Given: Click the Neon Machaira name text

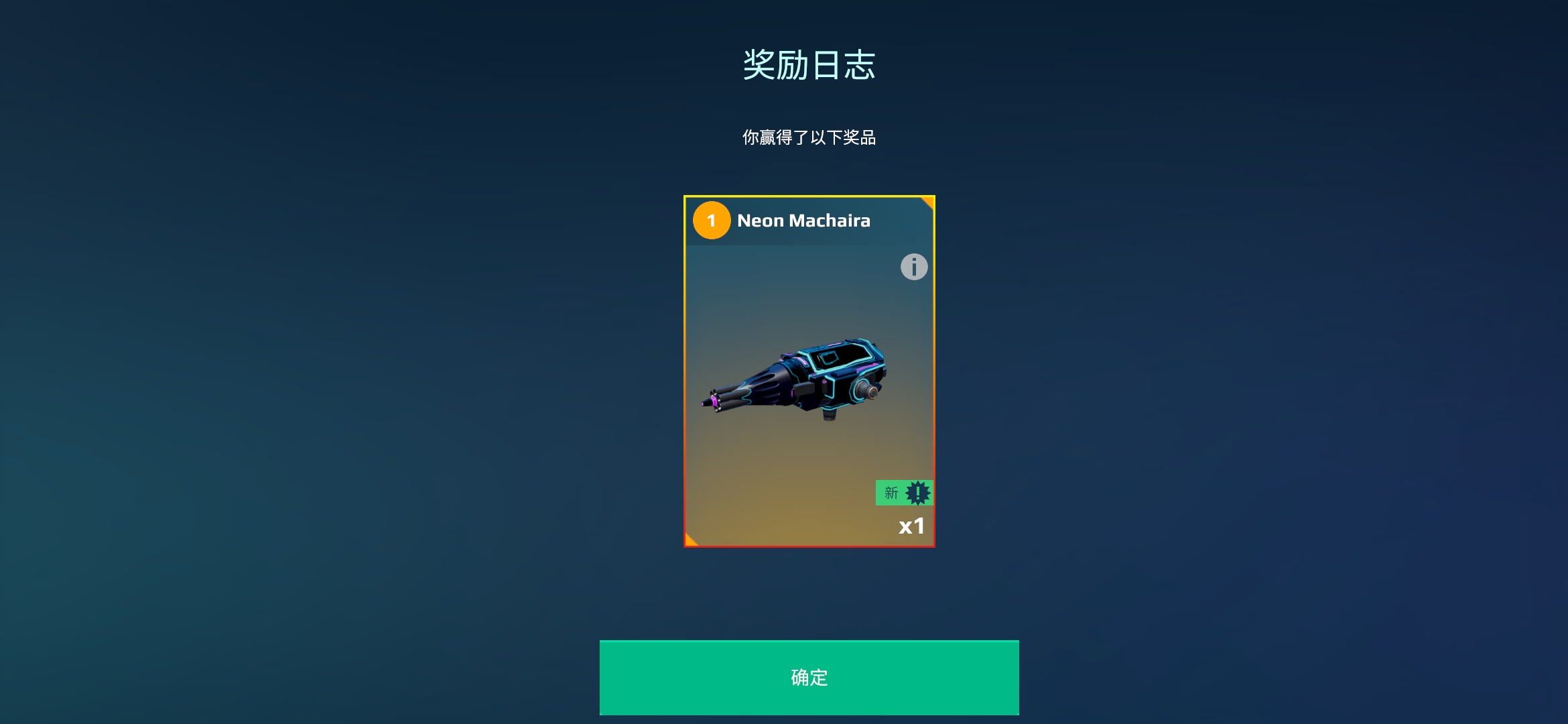Looking at the screenshot, I should [804, 220].
